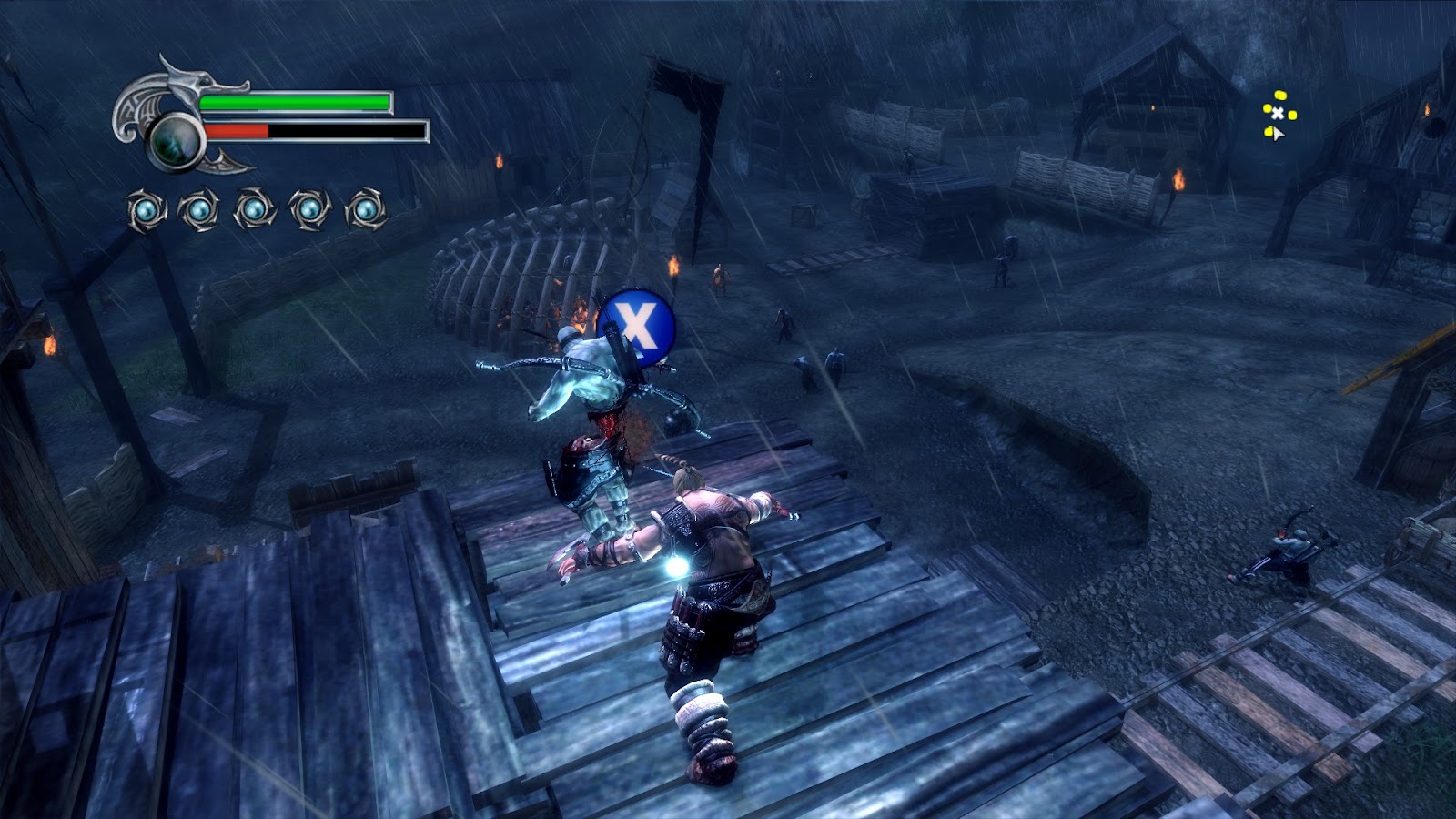Select the yellow-dotted objective marker indicator
The width and height of the screenshot is (1456, 819).
1278,114
